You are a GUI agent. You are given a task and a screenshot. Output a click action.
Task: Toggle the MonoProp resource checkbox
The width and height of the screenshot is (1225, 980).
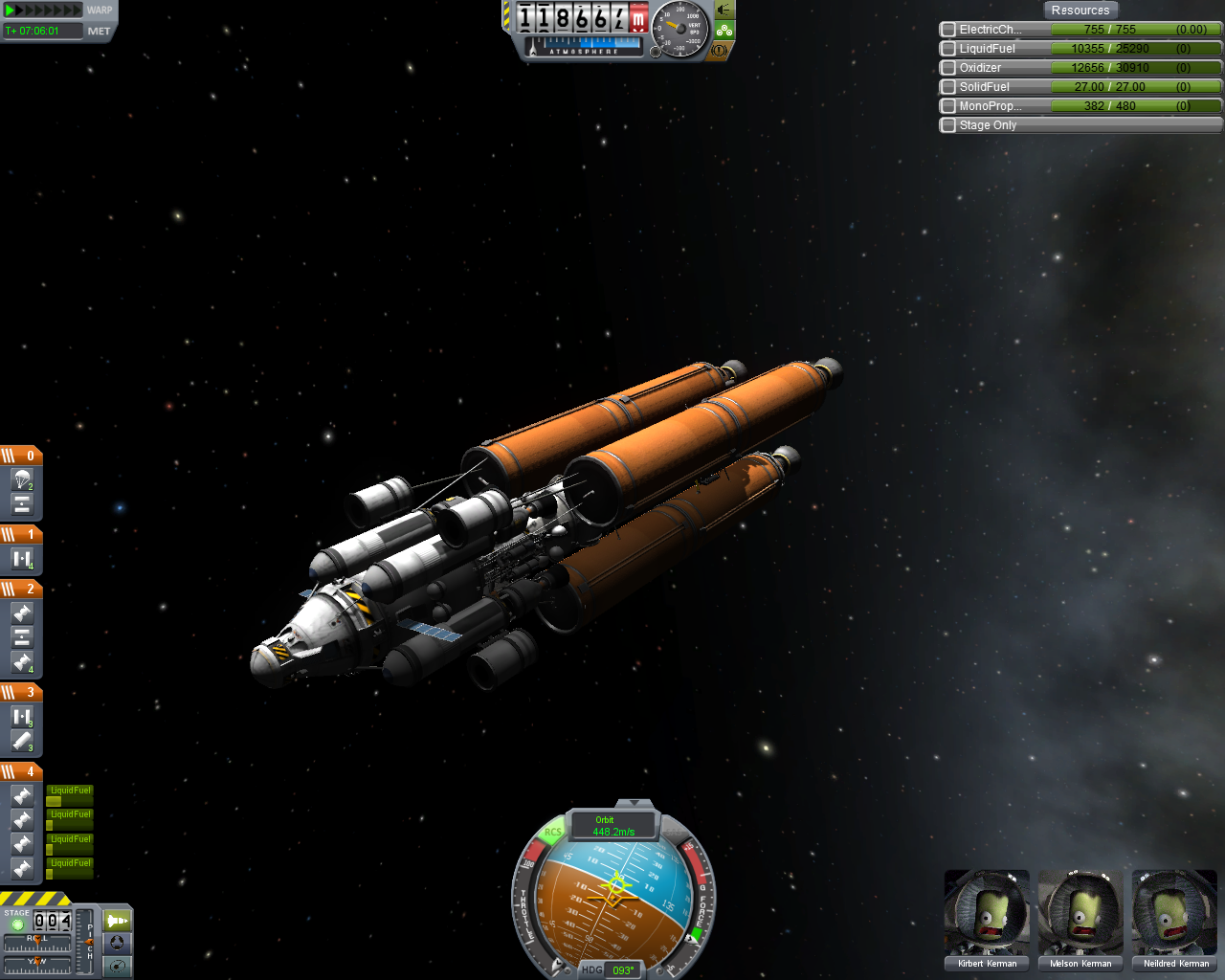click(x=948, y=106)
